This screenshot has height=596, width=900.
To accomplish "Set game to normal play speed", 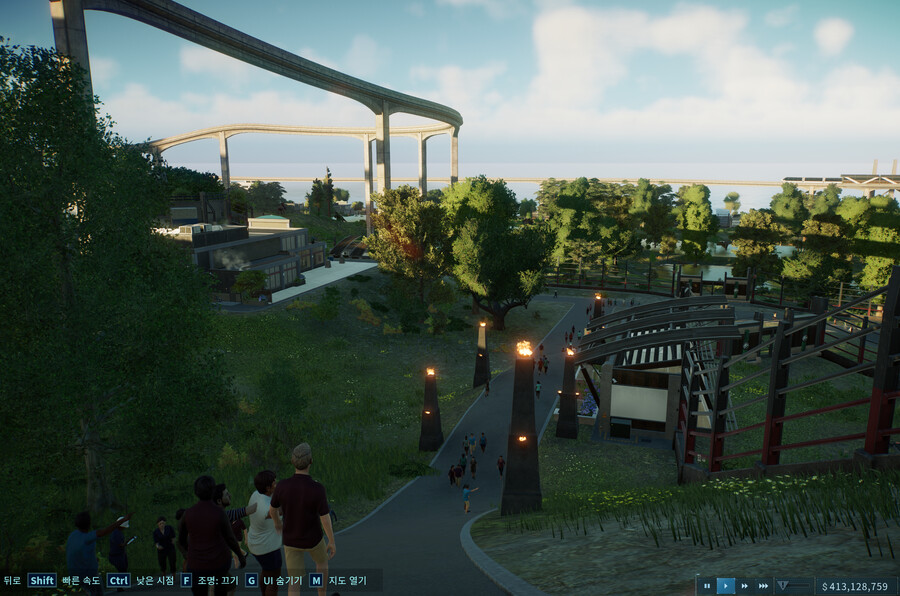I will pyautogui.click(x=726, y=586).
